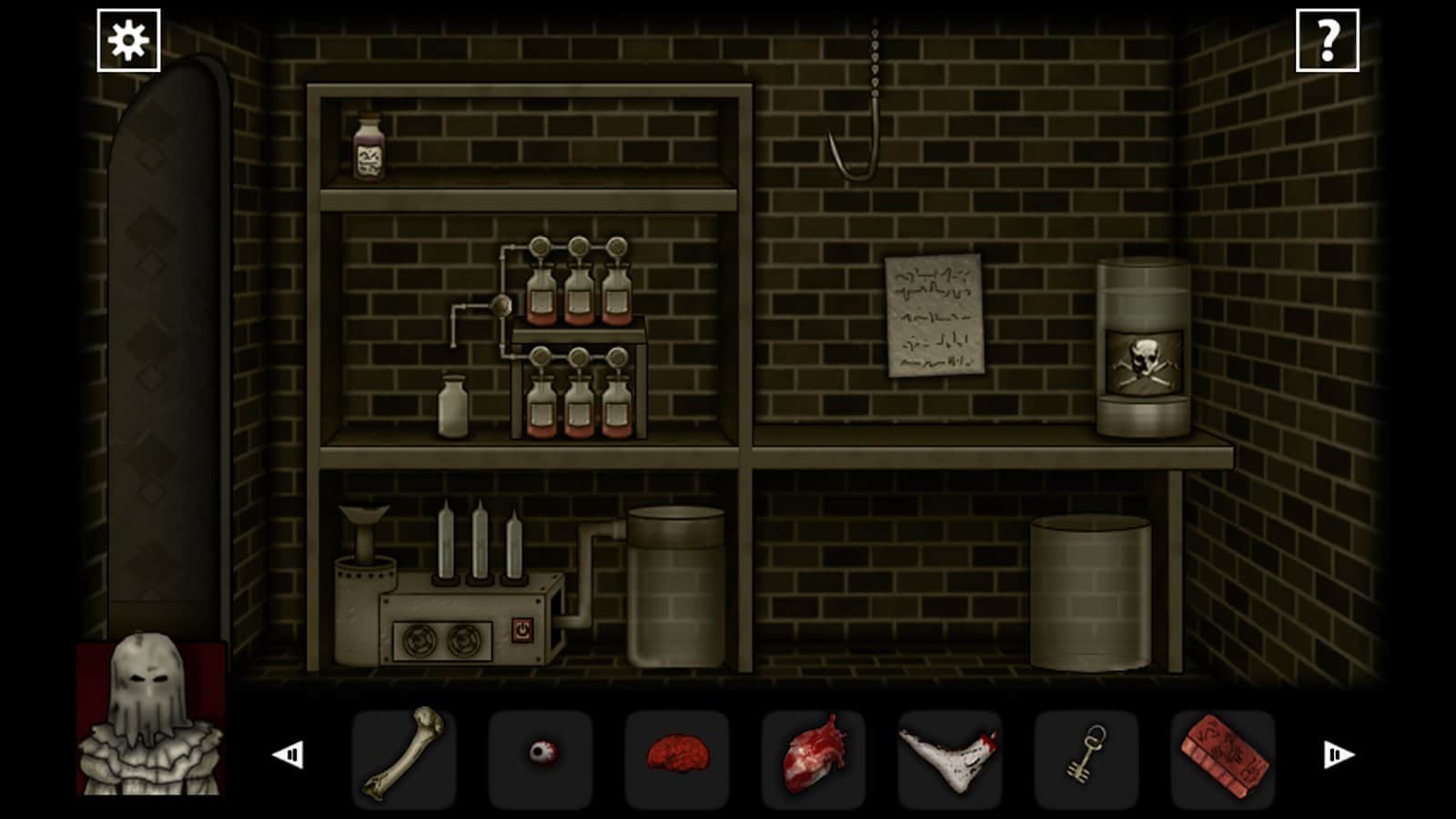Select the small key inventory slot
The width and height of the screenshot is (1456, 819).
point(1086,755)
